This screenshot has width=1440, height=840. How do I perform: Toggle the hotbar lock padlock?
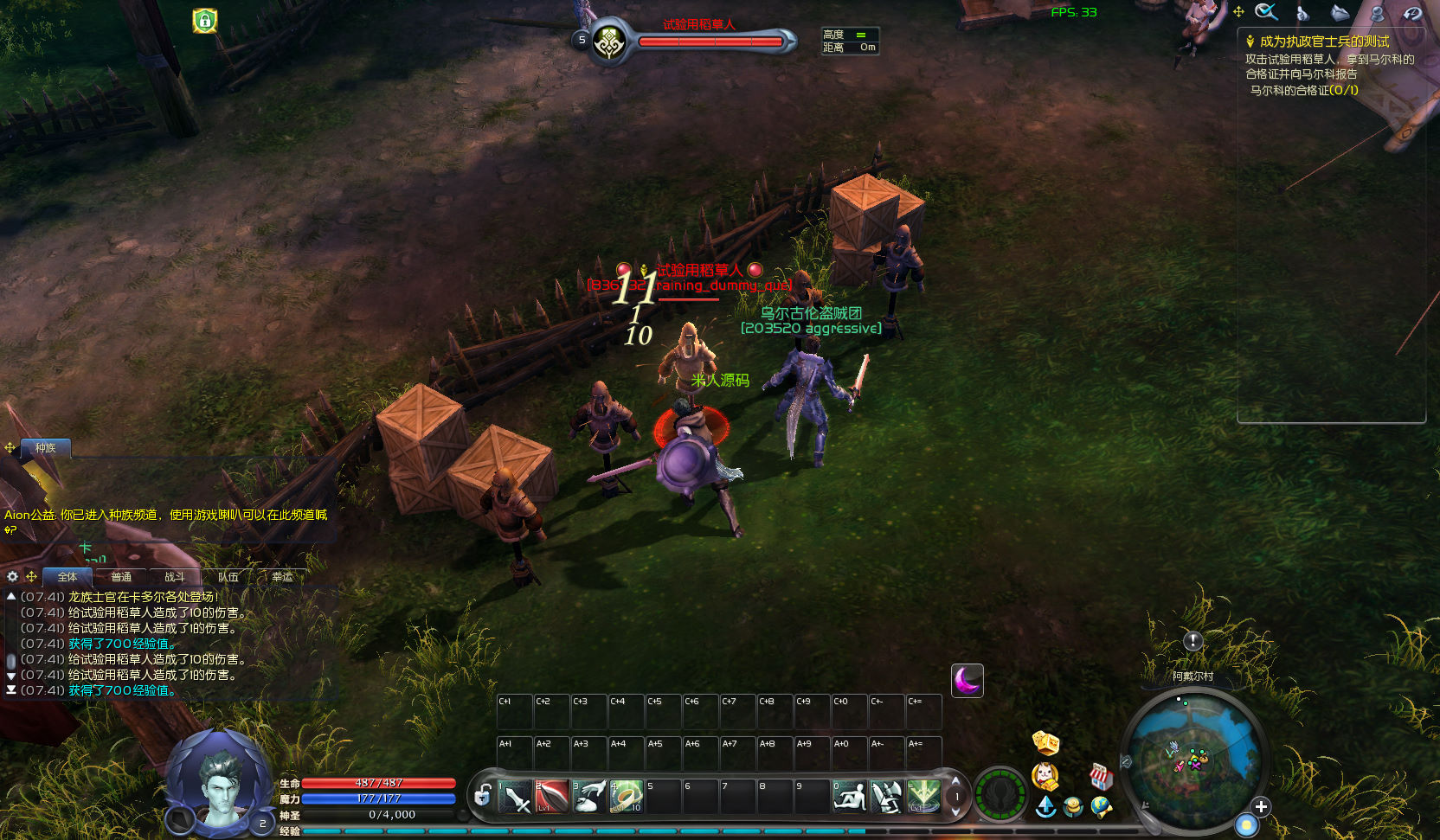(483, 795)
